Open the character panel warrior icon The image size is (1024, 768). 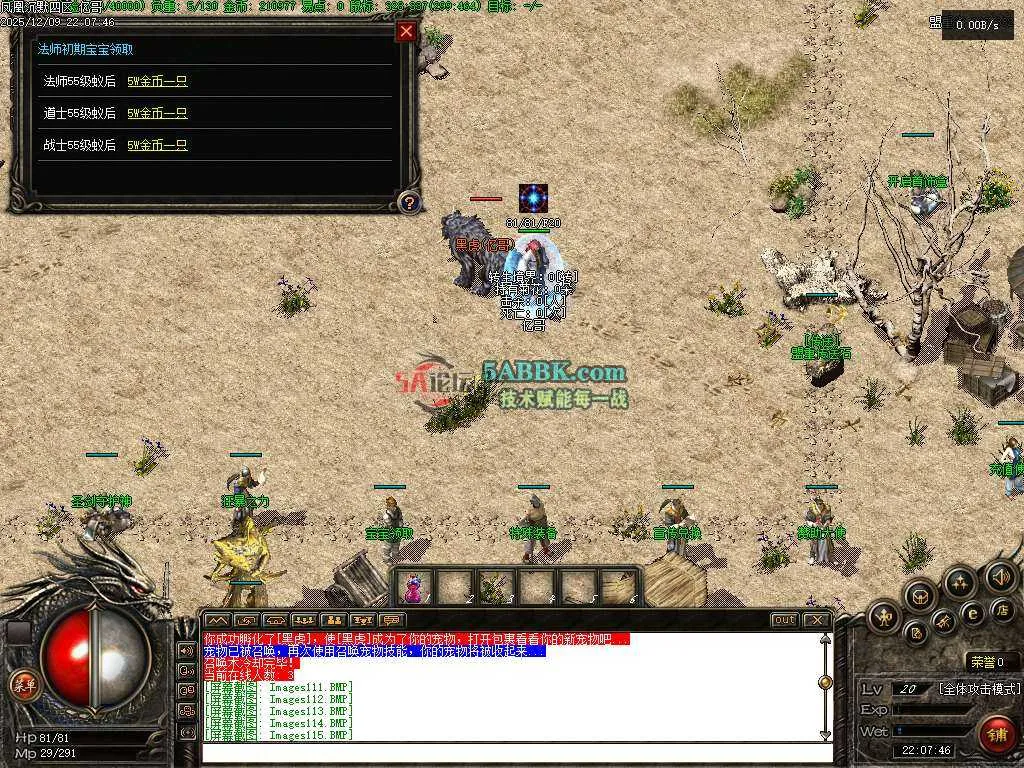point(884,617)
